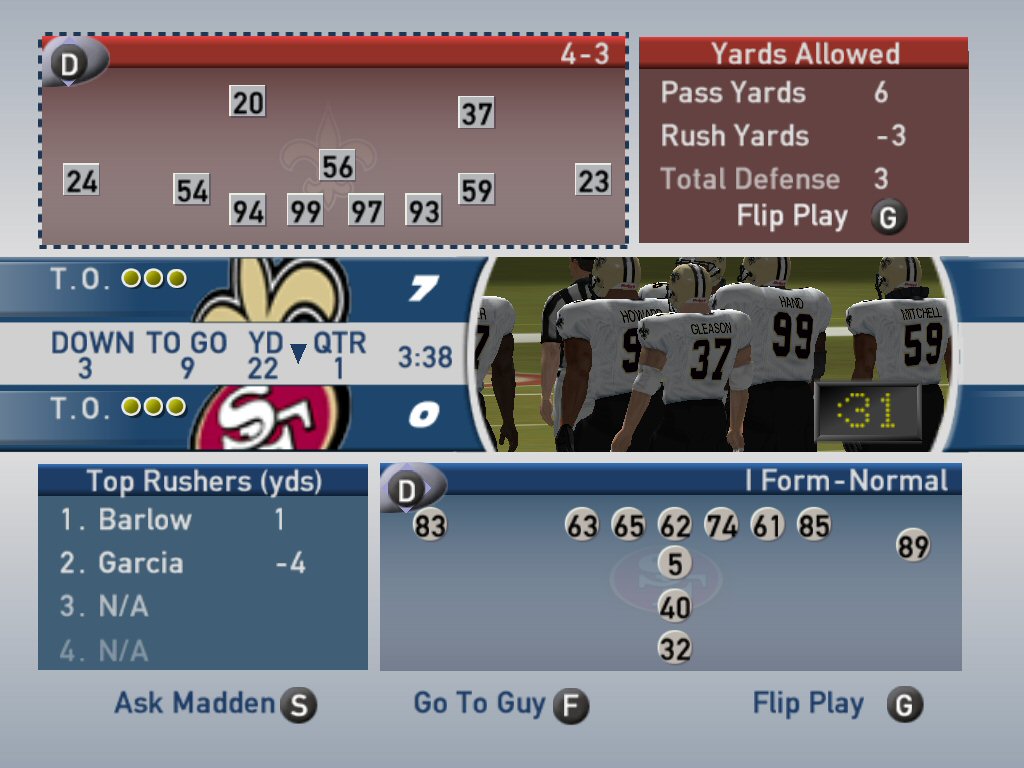Screen dimensions: 1024x768
Task: Choose the I Form-Normal offensive play panel
Action: coord(670,566)
